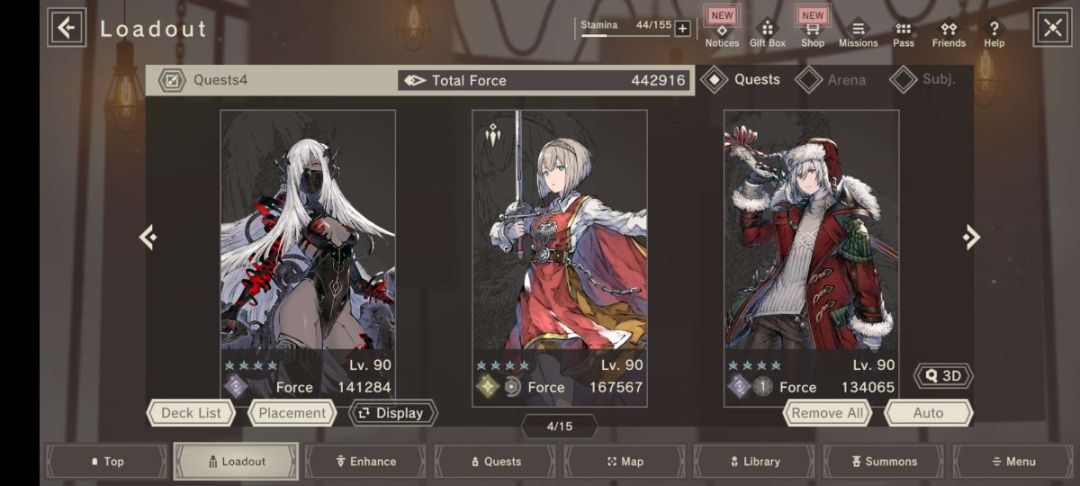Image resolution: width=1080 pixels, height=486 pixels.
Task: Visit the Shop
Action: [813, 31]
